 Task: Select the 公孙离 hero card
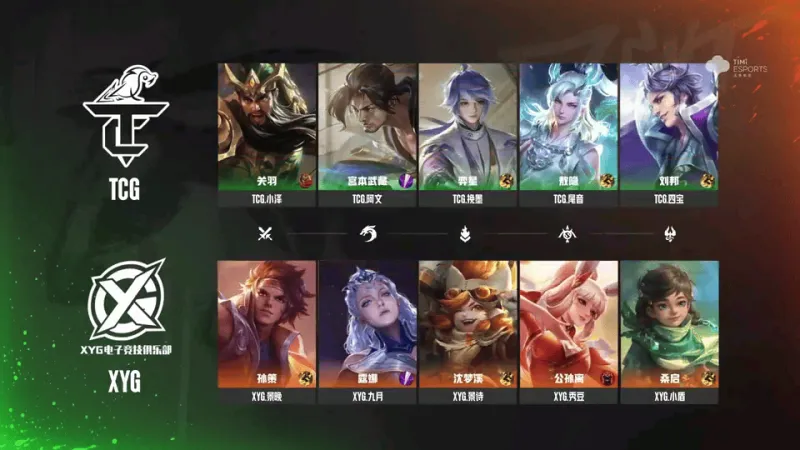(568, 324)
